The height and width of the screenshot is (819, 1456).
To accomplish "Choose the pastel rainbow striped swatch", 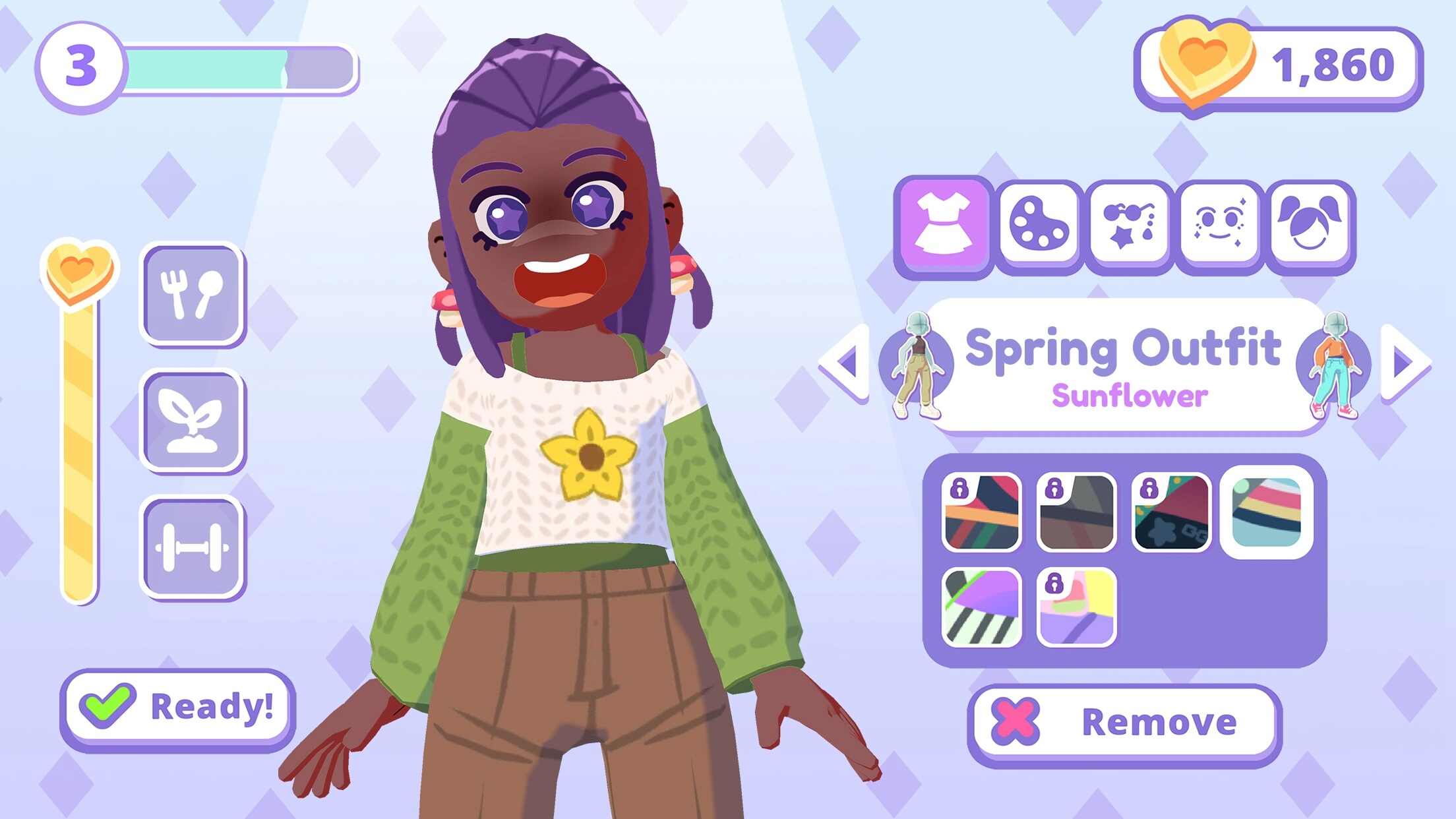I will click(1267, 512).
